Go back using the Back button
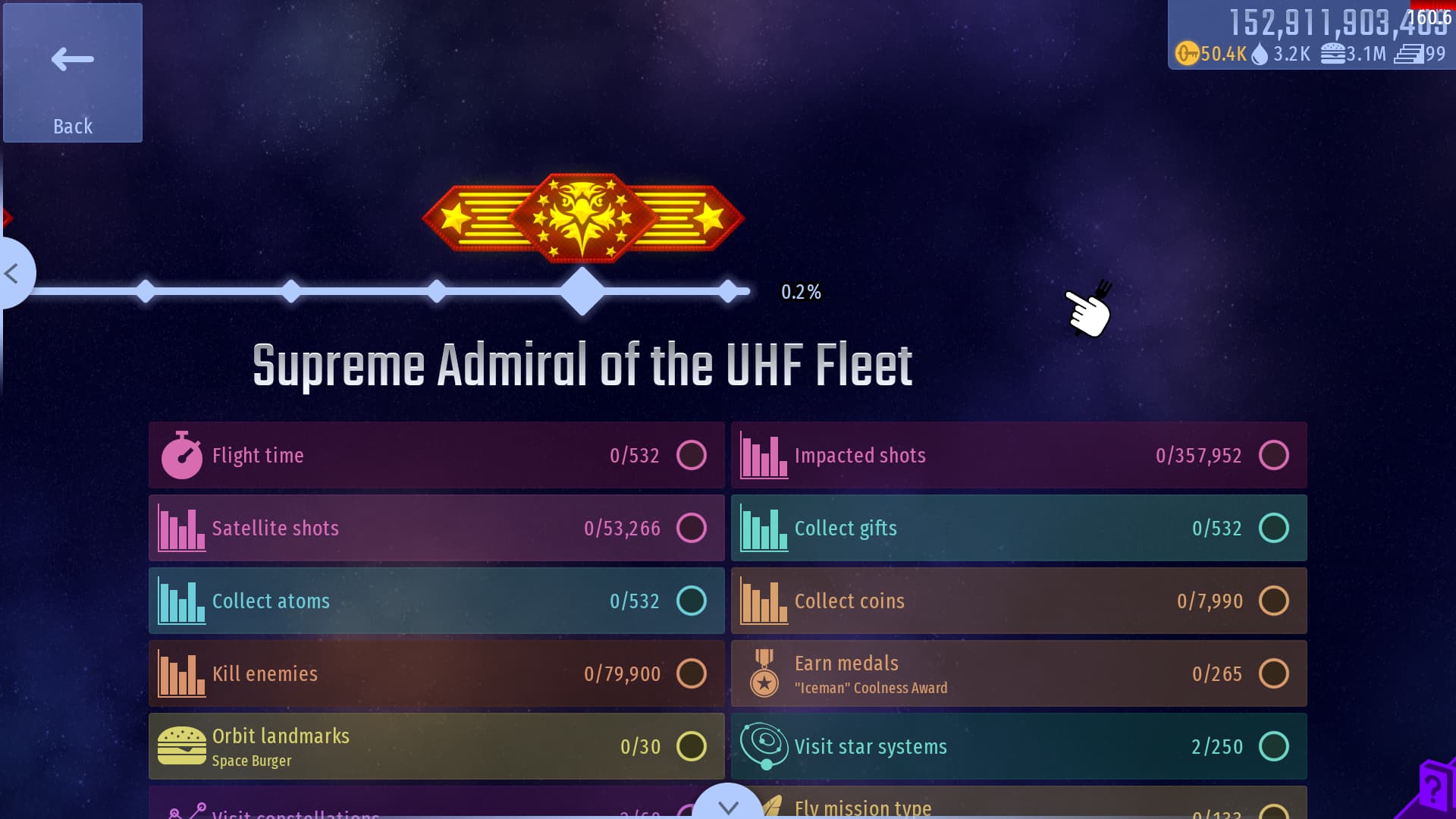Screen dimensions: 1456x819 tap(73, 73)
